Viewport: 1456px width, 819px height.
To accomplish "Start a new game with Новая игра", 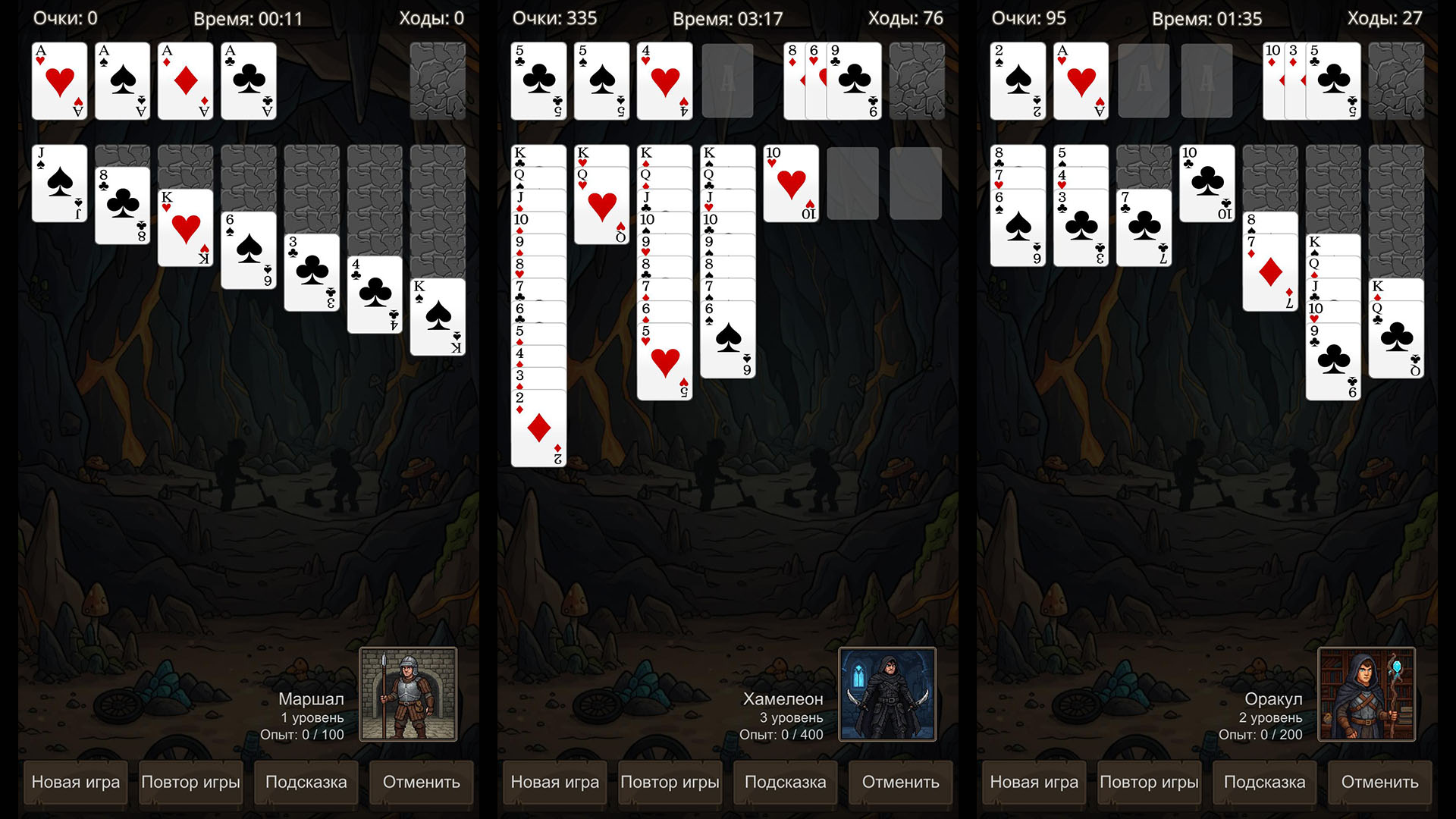I will pos(75,783).
